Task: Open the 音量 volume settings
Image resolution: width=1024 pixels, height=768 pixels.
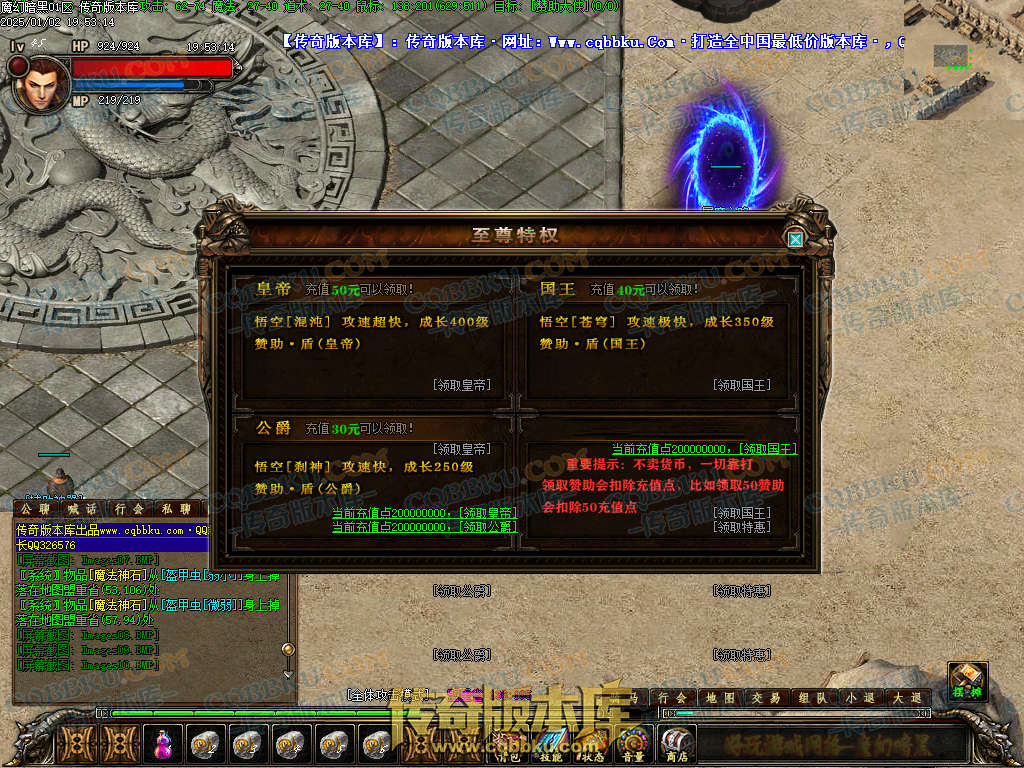Action: [631, 744]
